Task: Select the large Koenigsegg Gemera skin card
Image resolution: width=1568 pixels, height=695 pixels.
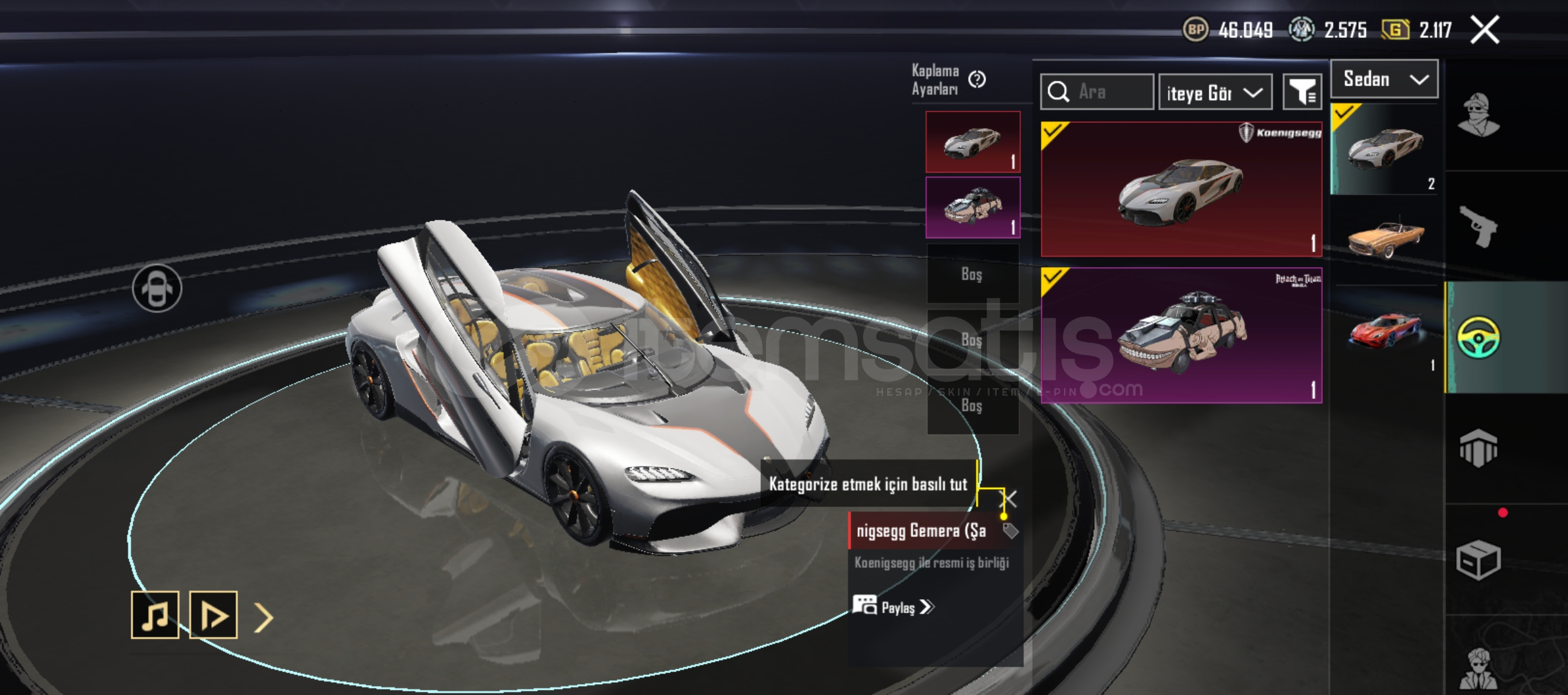Action: [1181, 189]
